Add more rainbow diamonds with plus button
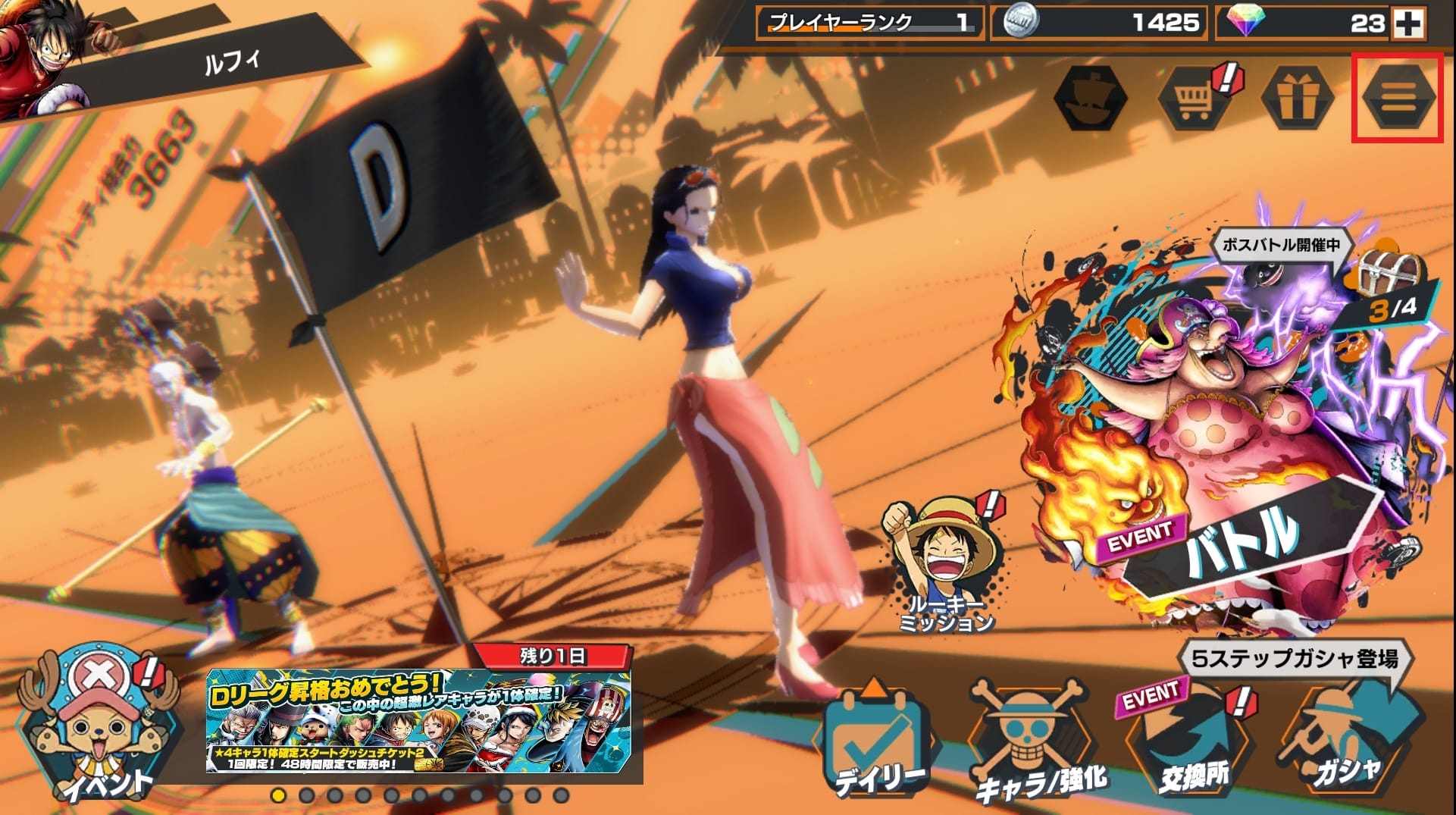 coord(1407,24)
